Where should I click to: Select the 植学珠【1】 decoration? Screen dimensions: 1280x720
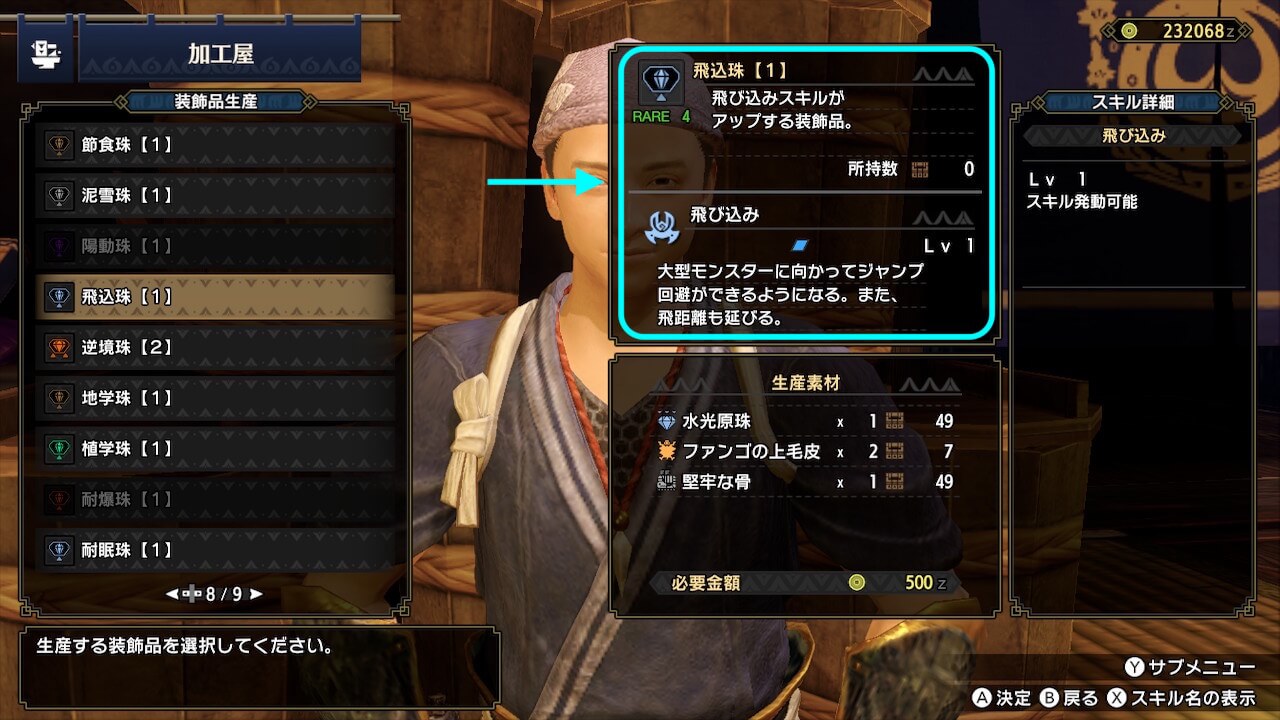[x=215, y=449]
